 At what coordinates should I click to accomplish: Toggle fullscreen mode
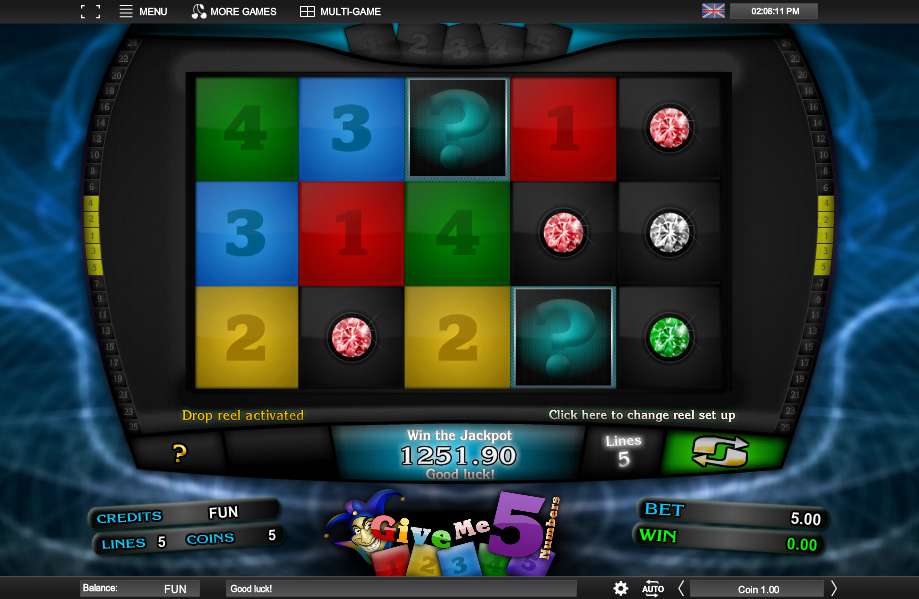tap(90, 12)
